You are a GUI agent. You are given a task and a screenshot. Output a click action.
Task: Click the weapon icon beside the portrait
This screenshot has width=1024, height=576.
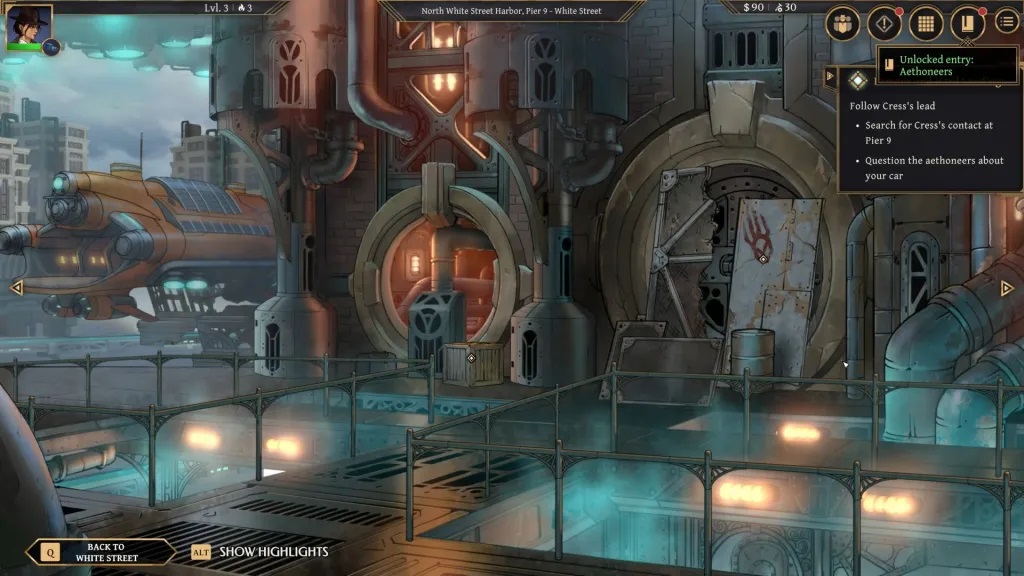coord(50,46)
